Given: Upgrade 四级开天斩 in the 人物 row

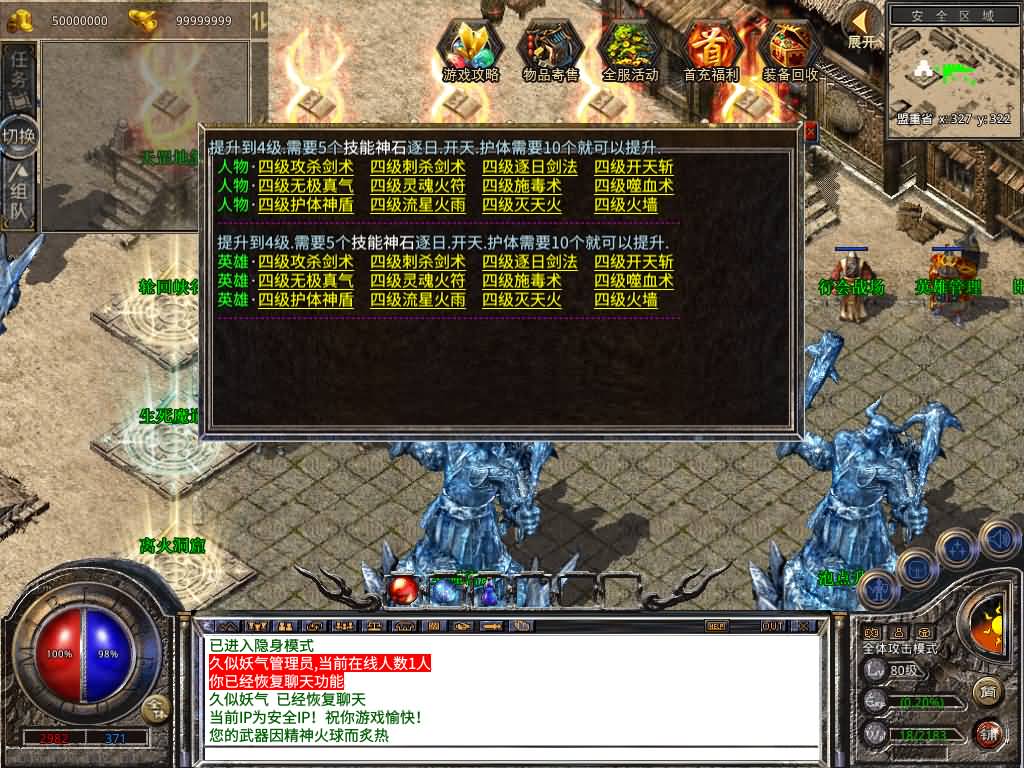Looking at the screenshot, I should pyautogui.click(x=633, y=167).
